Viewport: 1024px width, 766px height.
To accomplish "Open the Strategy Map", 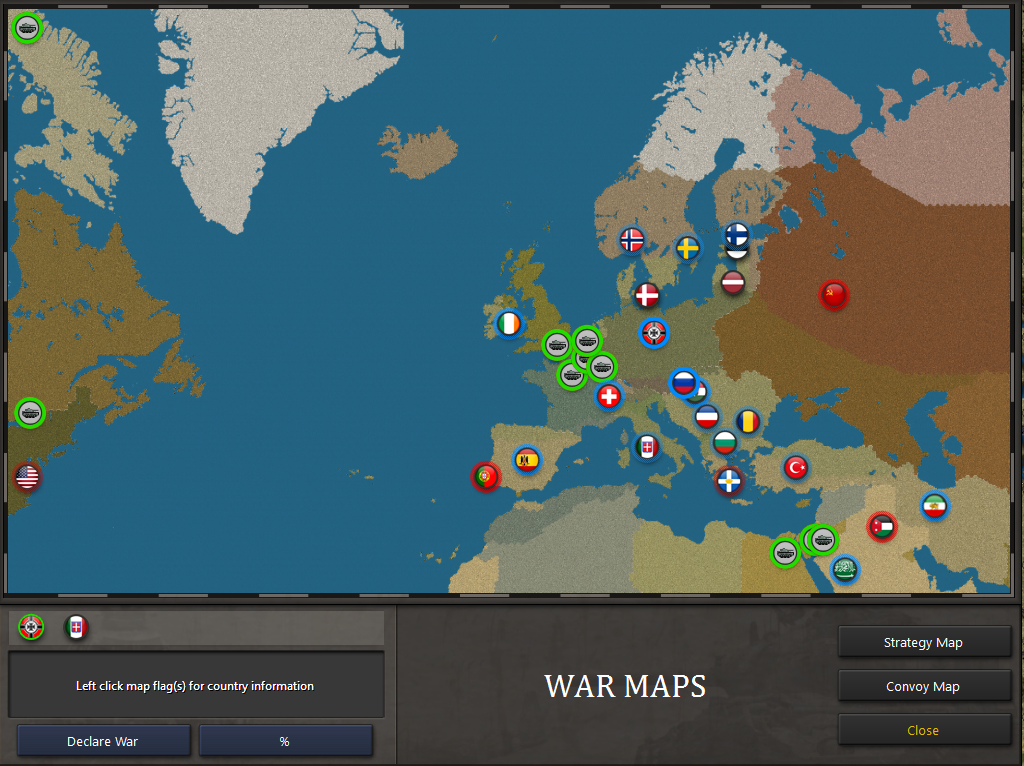I will point(923,642).
